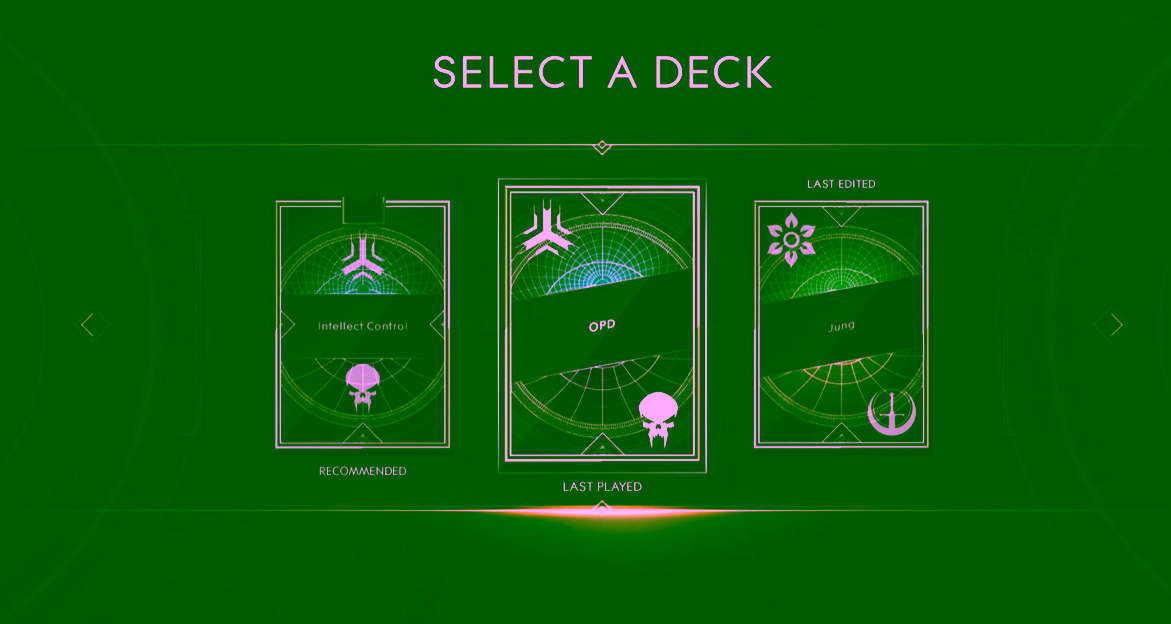Show previous decks with the left arrow
The image size is (1171, 624).
click(x=89, y=325)
